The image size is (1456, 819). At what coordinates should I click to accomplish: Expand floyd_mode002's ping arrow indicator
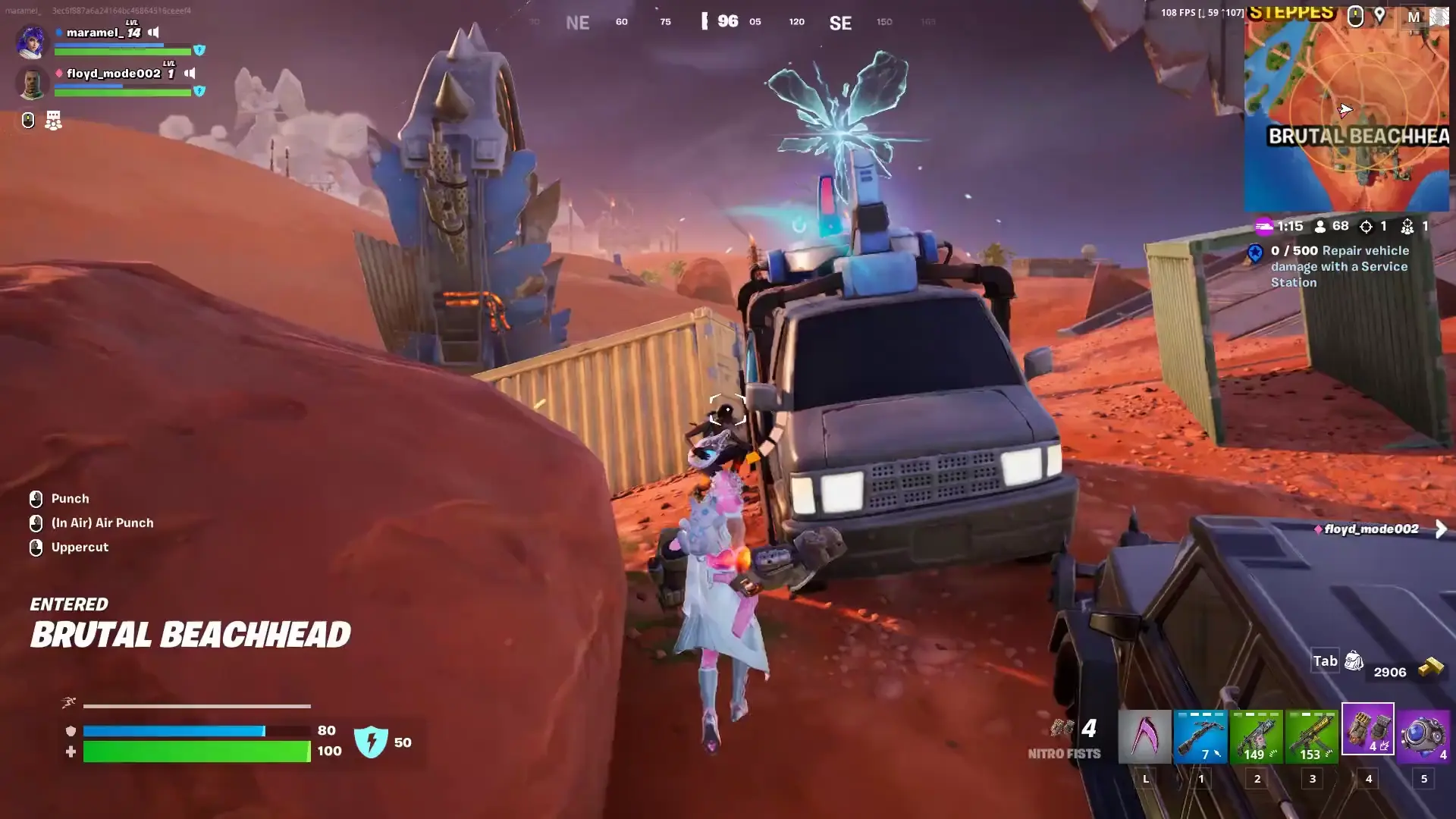point(1440,529)
